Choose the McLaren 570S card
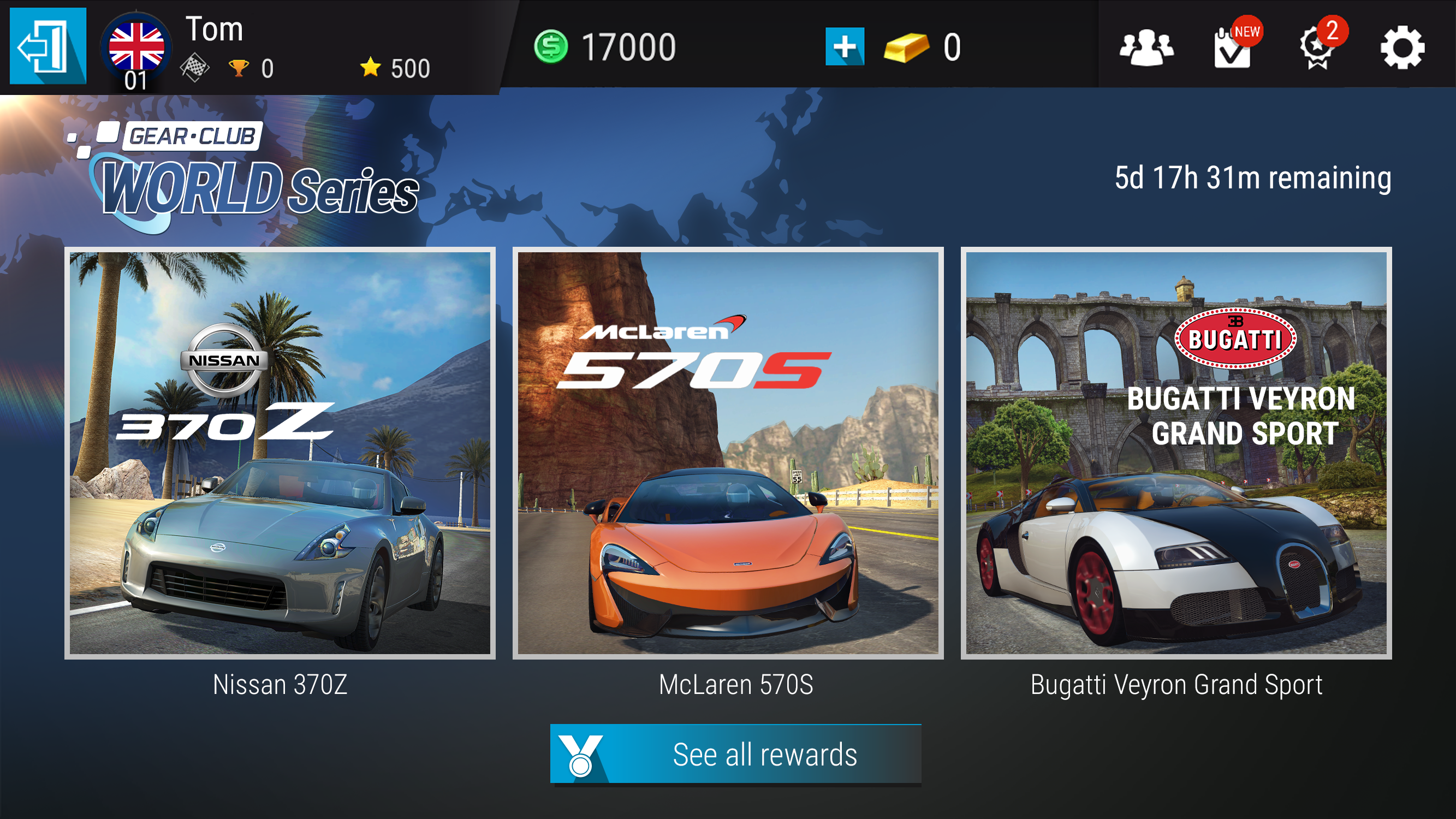Image resolution: width=1456 pixels, height=819 pixels. [x=728, y=453]
